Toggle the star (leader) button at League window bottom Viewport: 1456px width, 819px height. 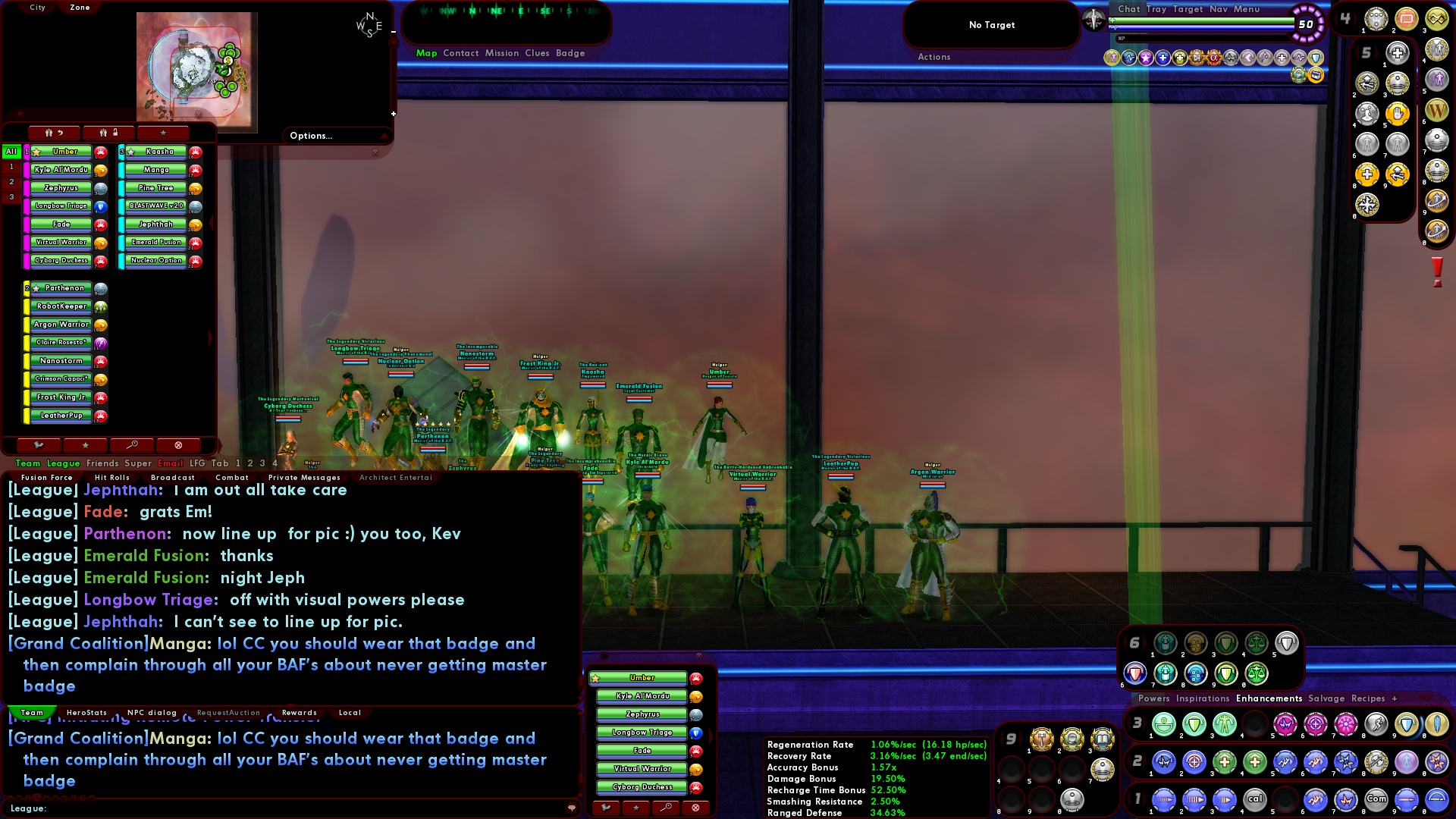tap(86, 445)
